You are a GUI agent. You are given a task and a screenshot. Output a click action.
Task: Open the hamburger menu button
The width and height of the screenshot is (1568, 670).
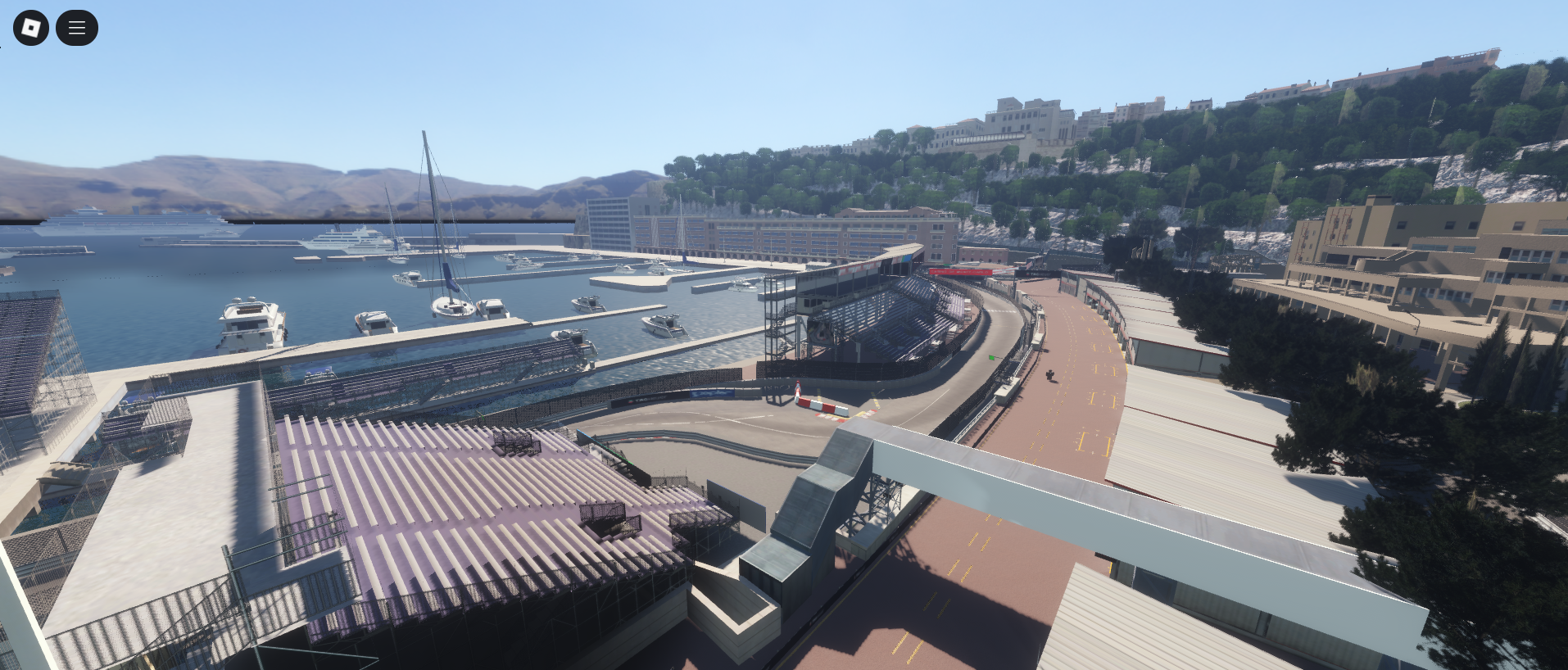(77, 28)
